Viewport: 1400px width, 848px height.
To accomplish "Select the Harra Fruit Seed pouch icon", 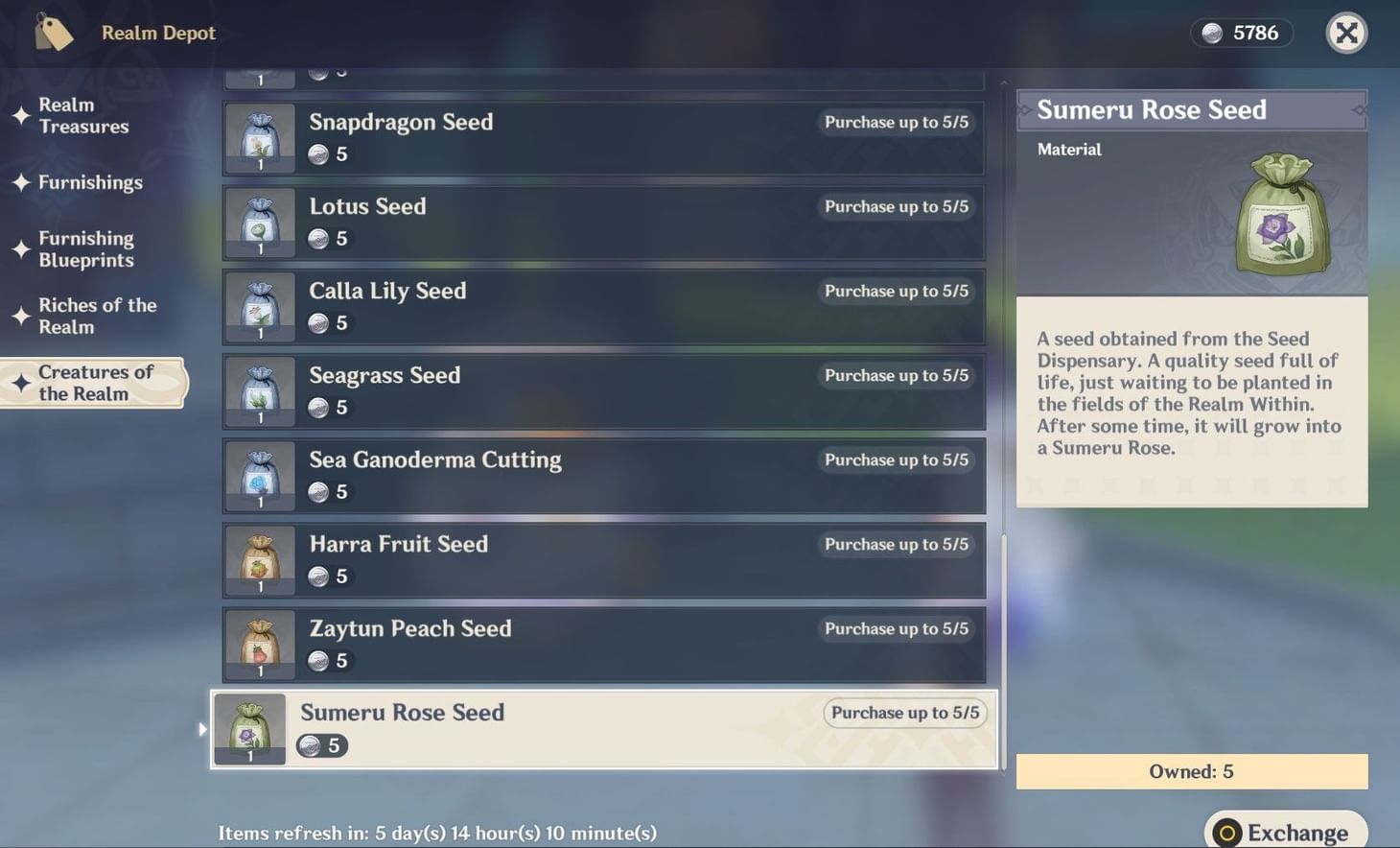I will tap(259, 558).
